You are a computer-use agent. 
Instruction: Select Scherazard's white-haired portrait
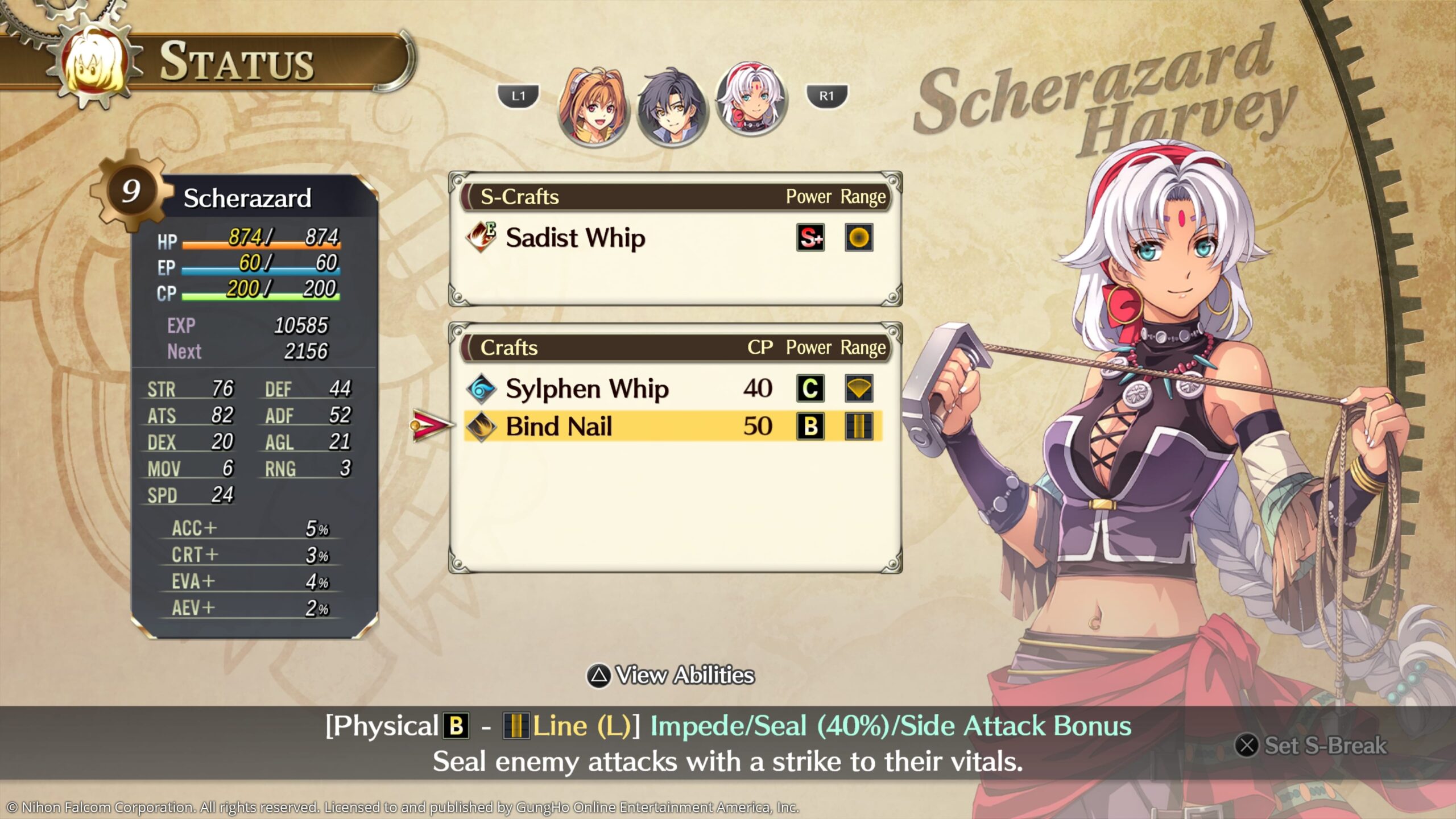click(x=751, y=101)
